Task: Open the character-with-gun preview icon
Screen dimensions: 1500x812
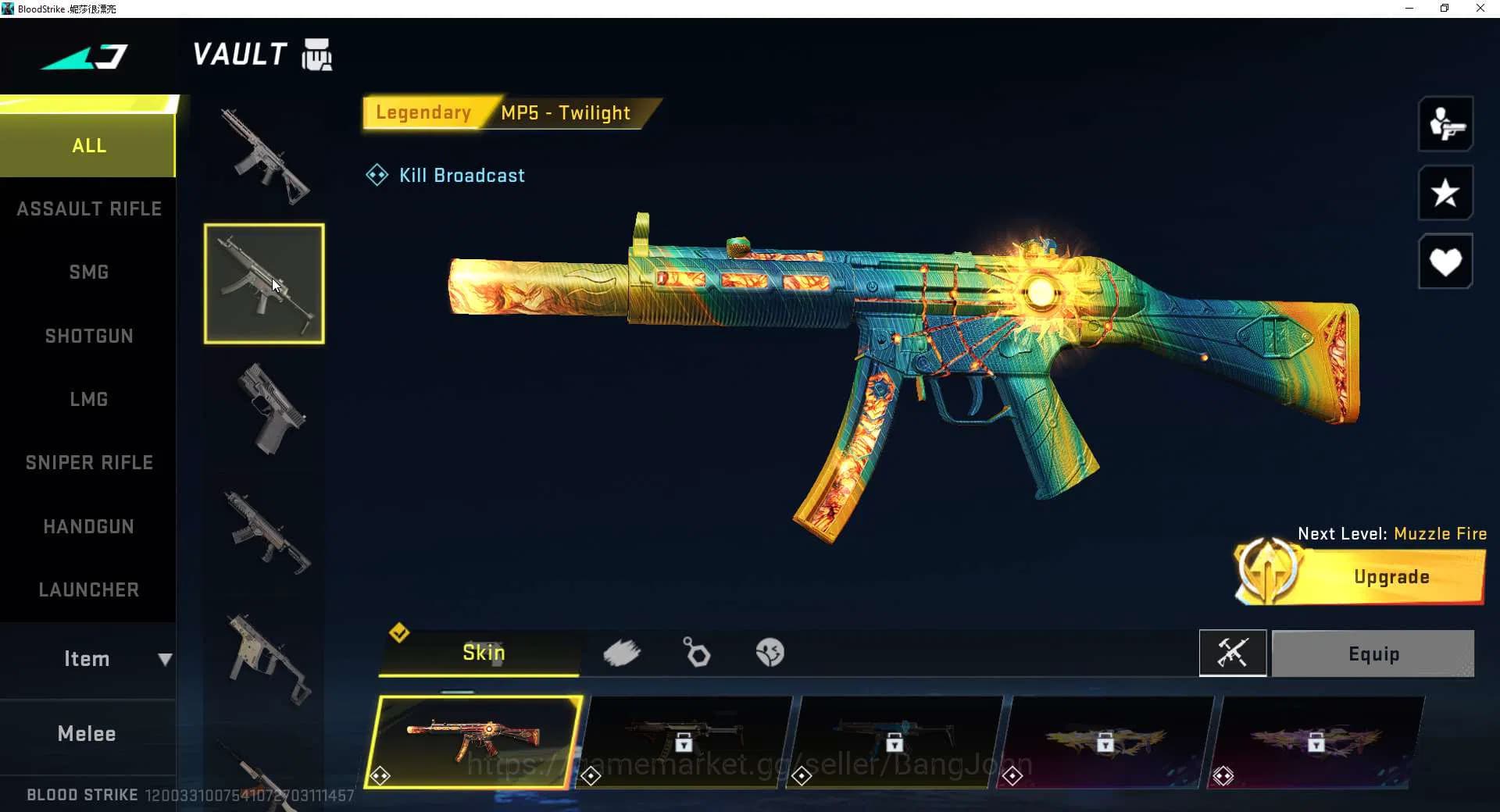Action: point(1445,124)
